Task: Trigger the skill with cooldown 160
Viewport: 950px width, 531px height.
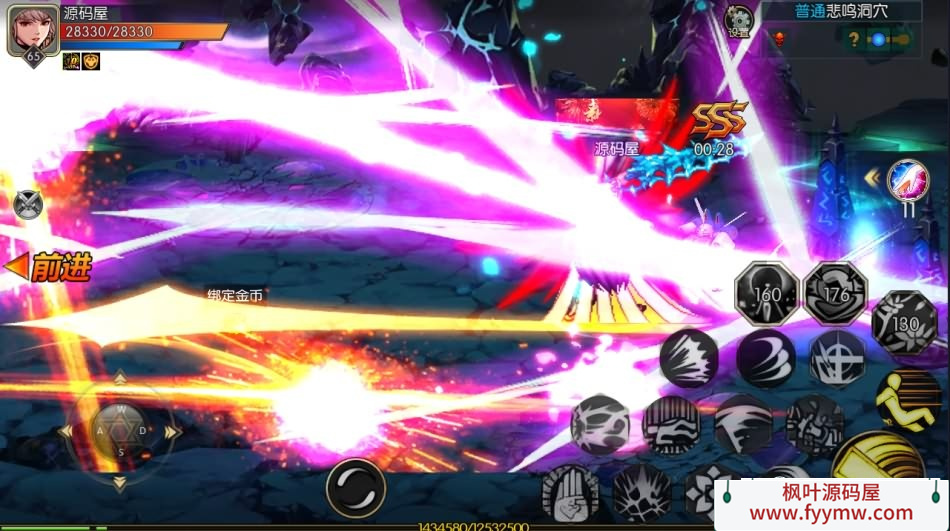Action: point(765,292)
